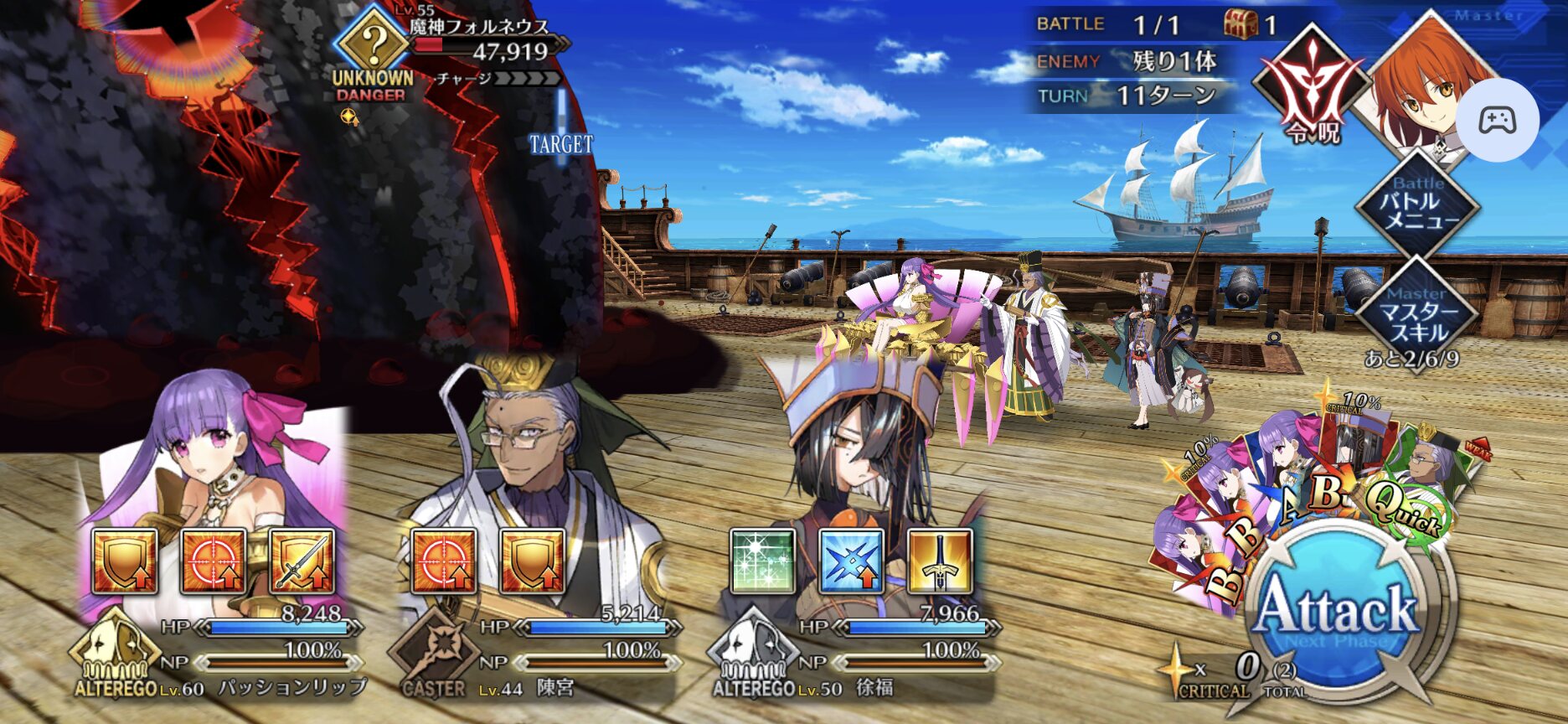Use Xu Fu's golden sword skill
Viewport: 1568px width, 724px height.
tap(940, 561)
